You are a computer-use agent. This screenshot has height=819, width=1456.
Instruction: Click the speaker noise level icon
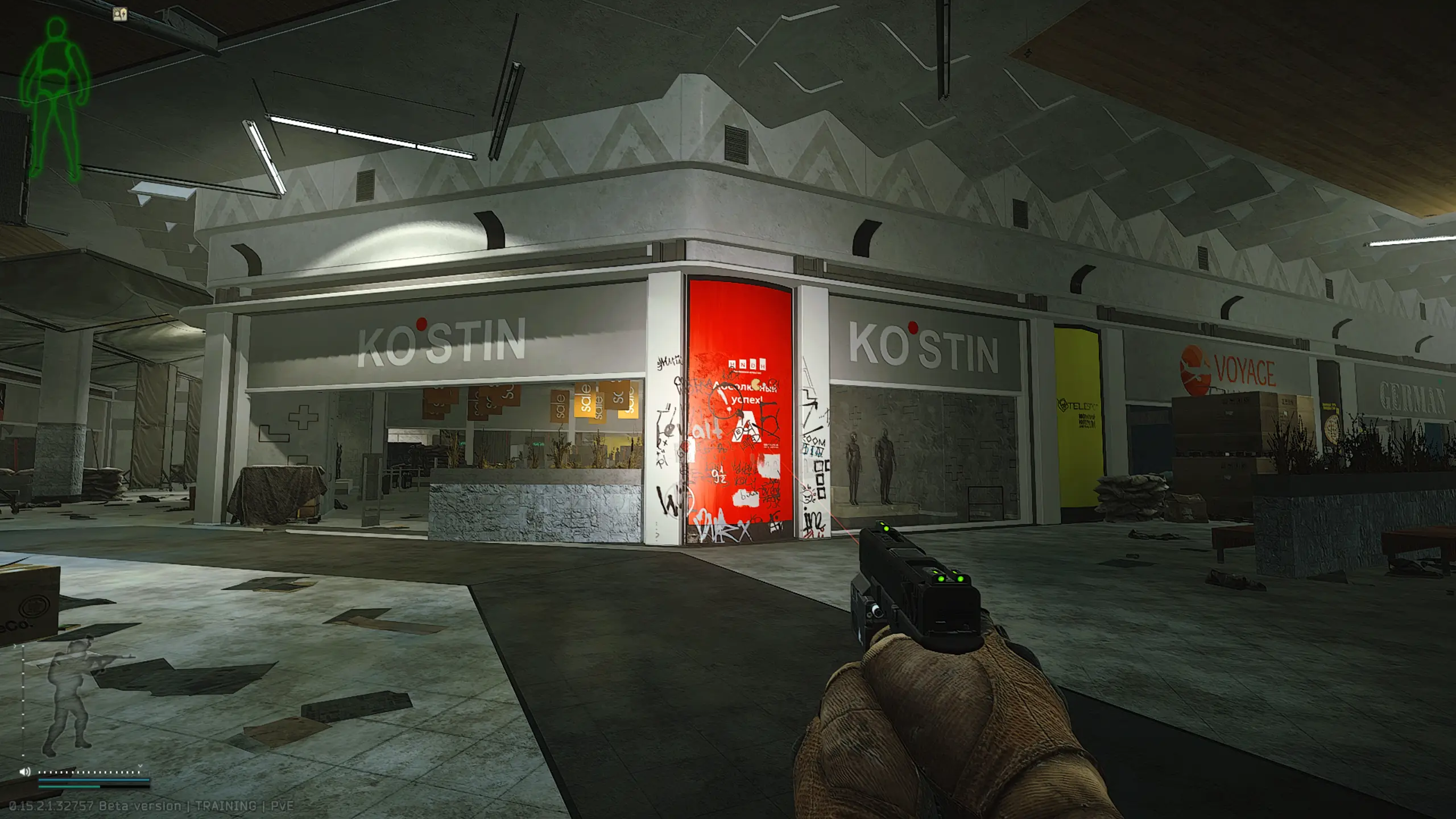[24, 772]
